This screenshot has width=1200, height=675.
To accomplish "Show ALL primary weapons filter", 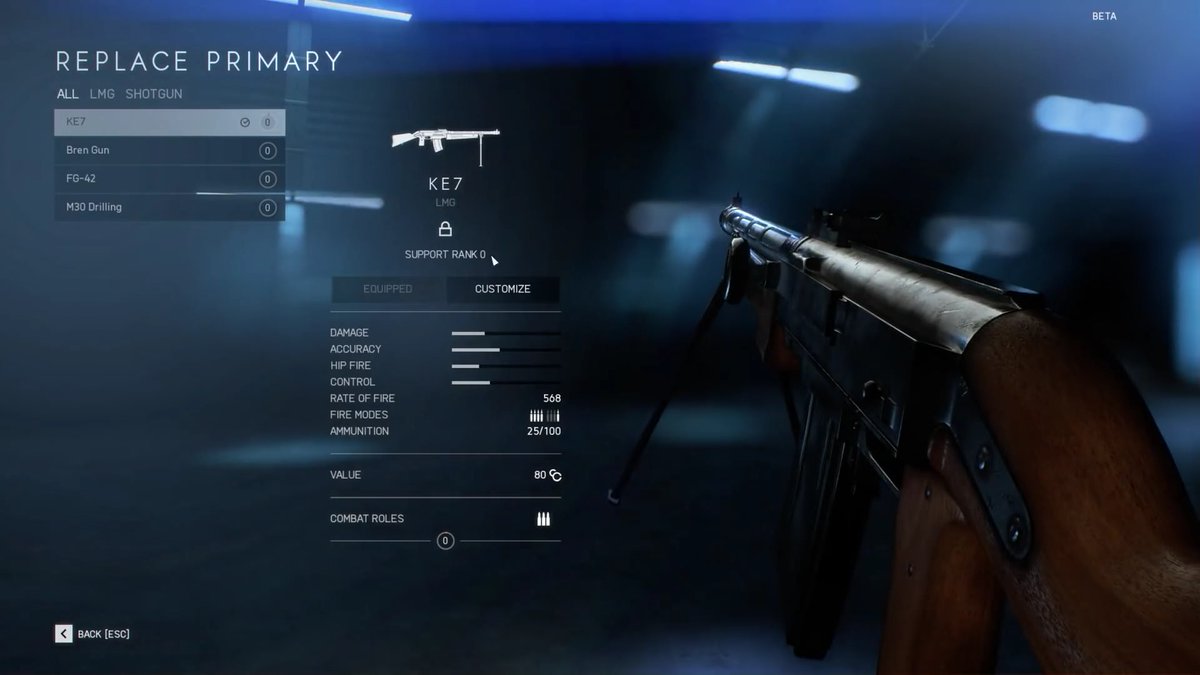I will tap(67, 94).
